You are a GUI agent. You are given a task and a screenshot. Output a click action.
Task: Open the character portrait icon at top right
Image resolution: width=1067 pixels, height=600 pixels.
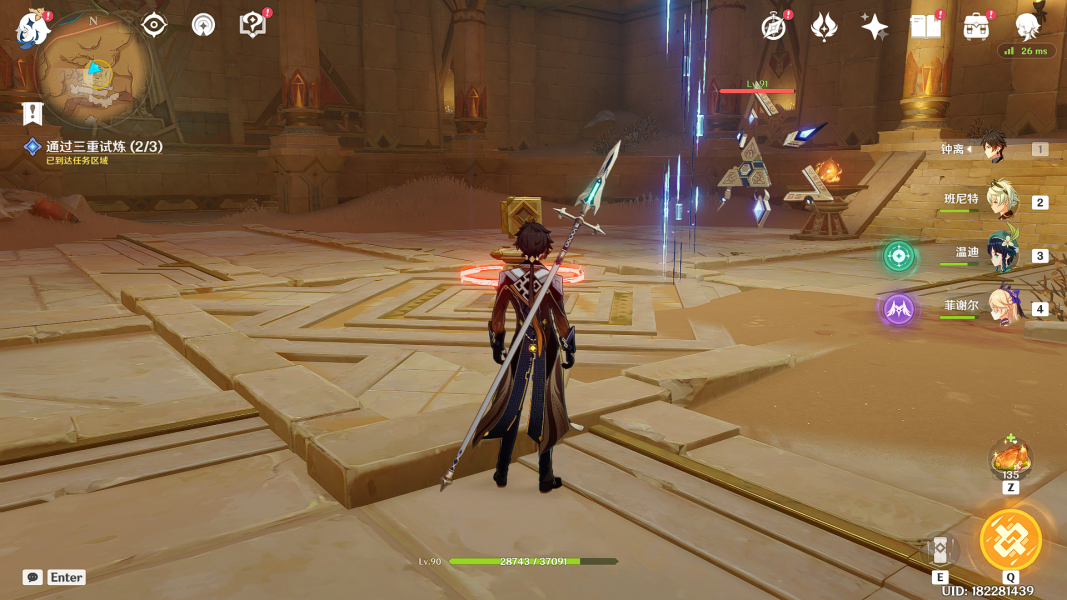(1027, 26)
